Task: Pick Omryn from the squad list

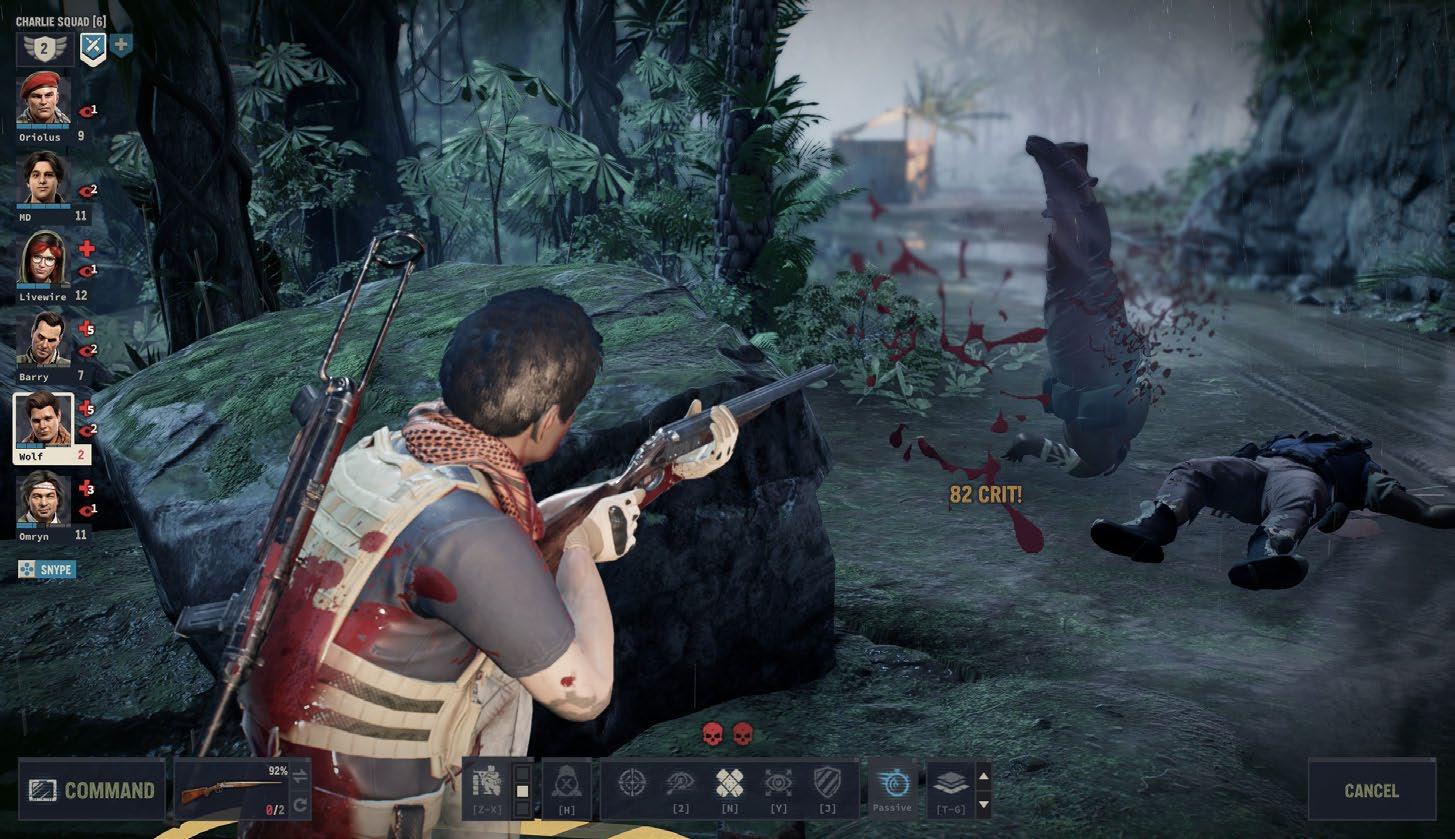Action: point(43,500)
